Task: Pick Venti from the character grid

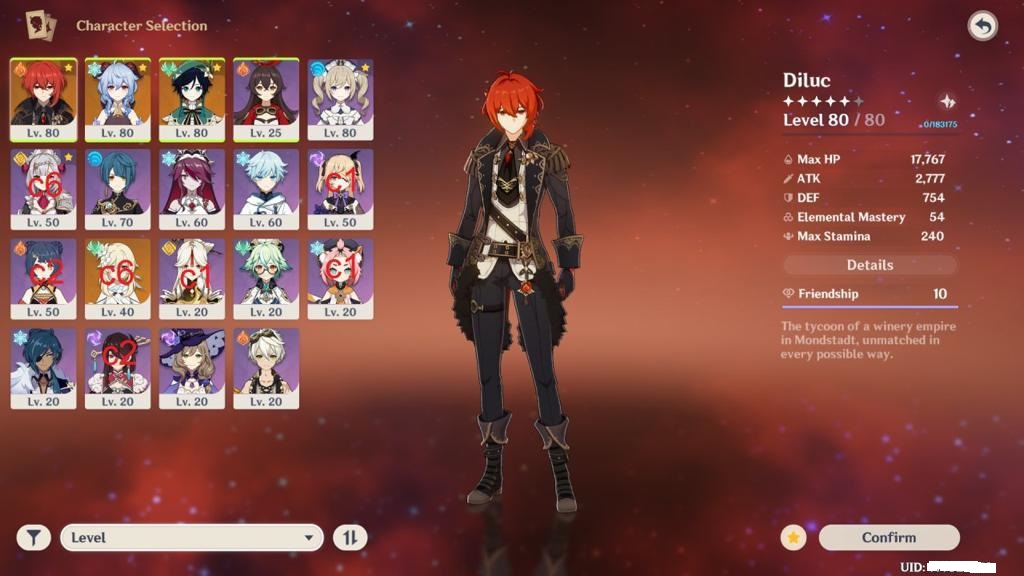Action: tap(191, 98)
